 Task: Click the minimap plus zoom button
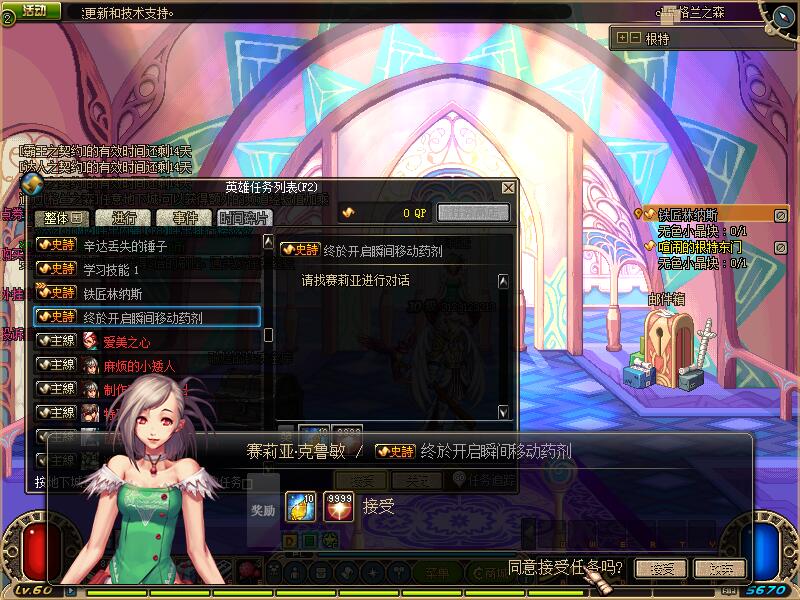622,38
